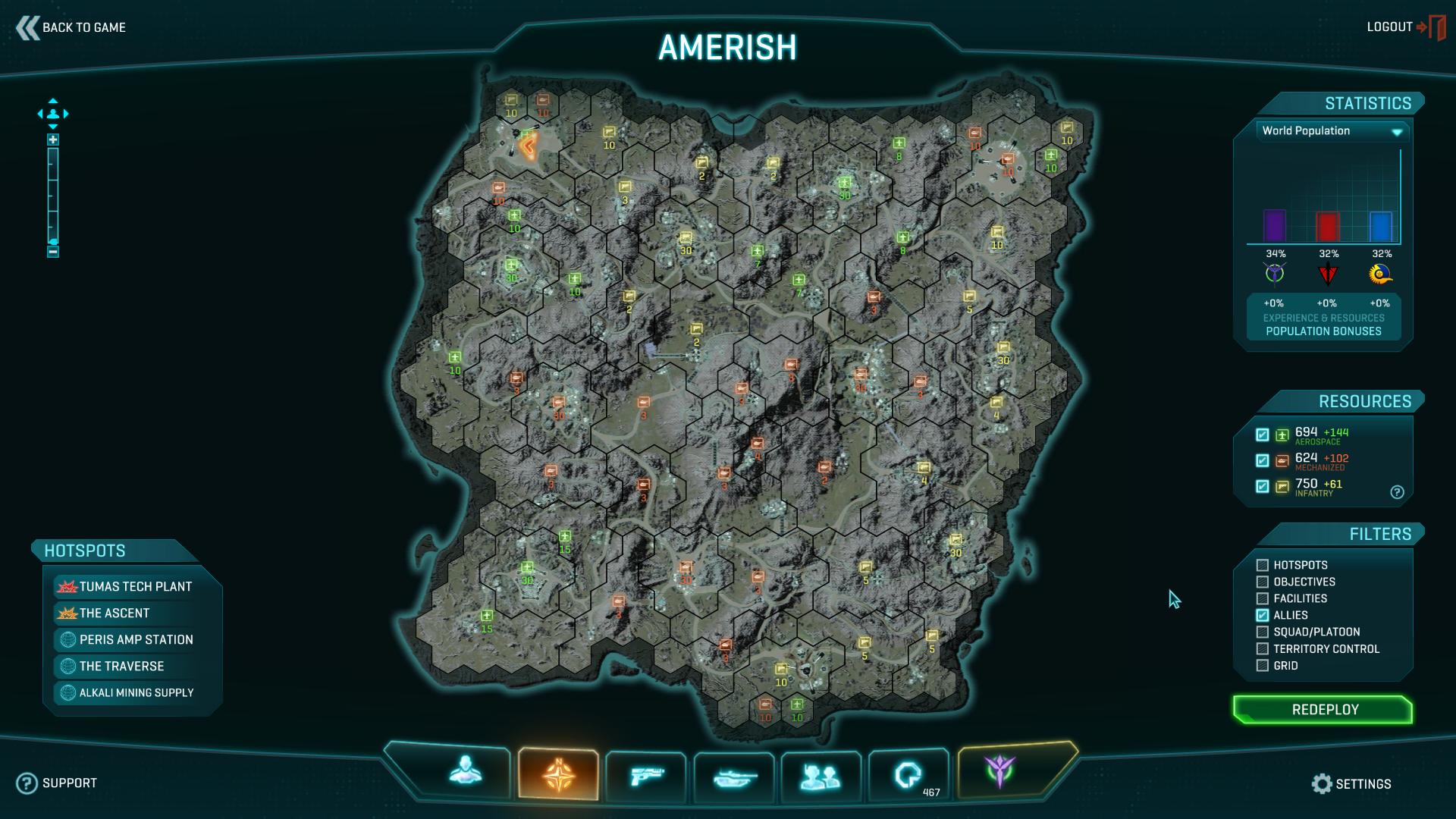Select Peris Amp Station hotspot
Screen dimensions: 1456x819
[x=136, y=640]
